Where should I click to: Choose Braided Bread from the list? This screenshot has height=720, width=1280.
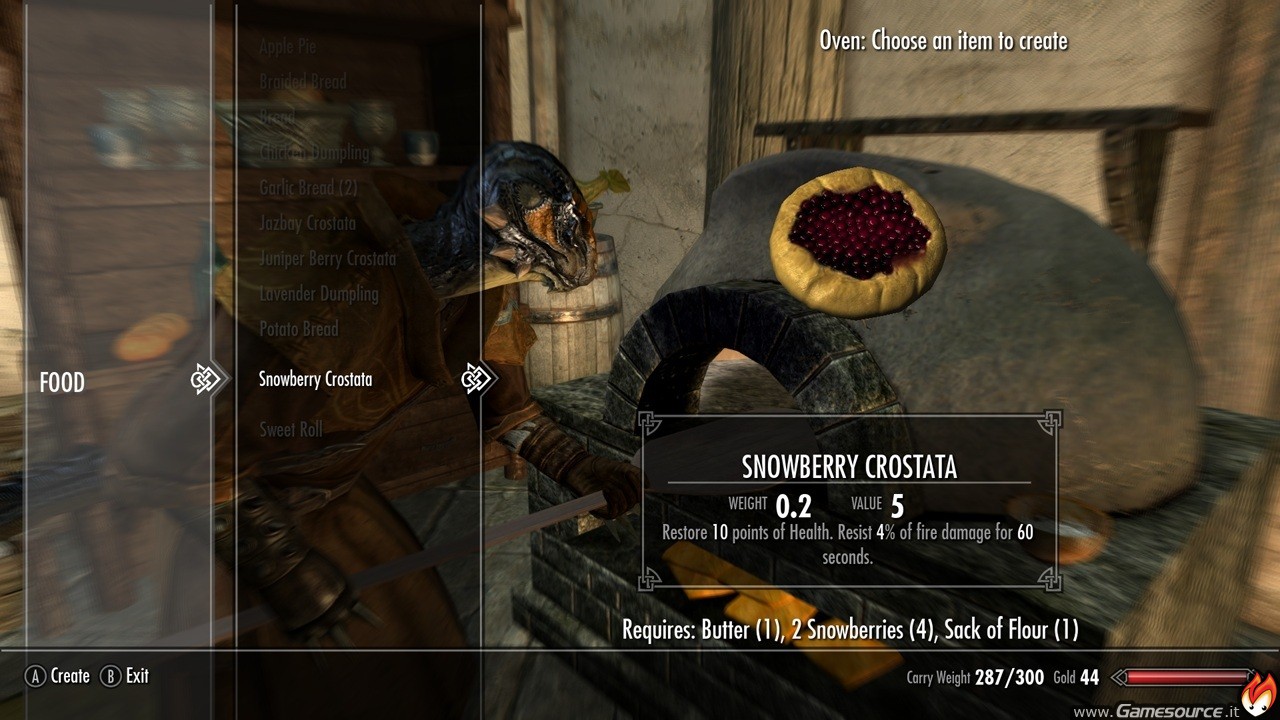pyautogui.click(x=302, y=82)
